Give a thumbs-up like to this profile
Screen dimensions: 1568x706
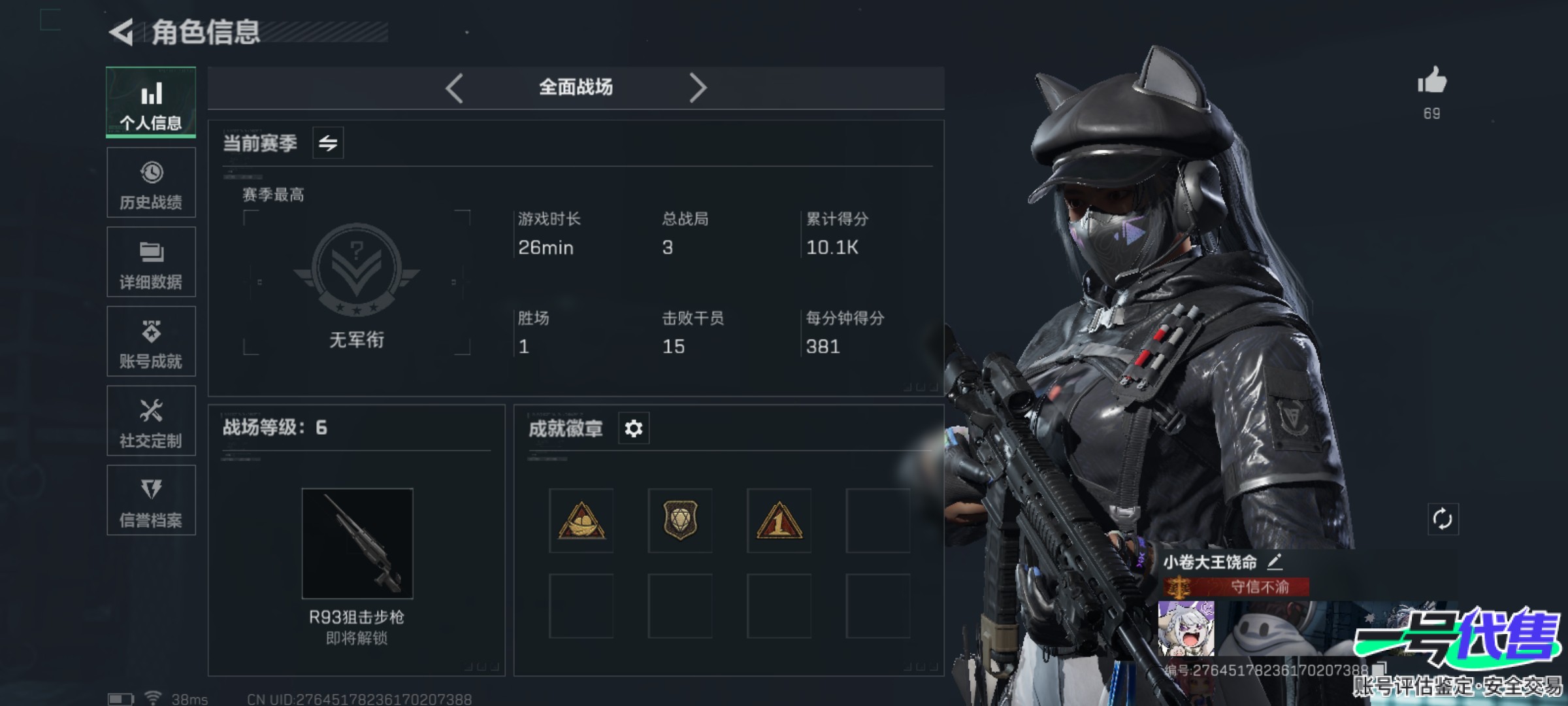tap(1431, 81)
